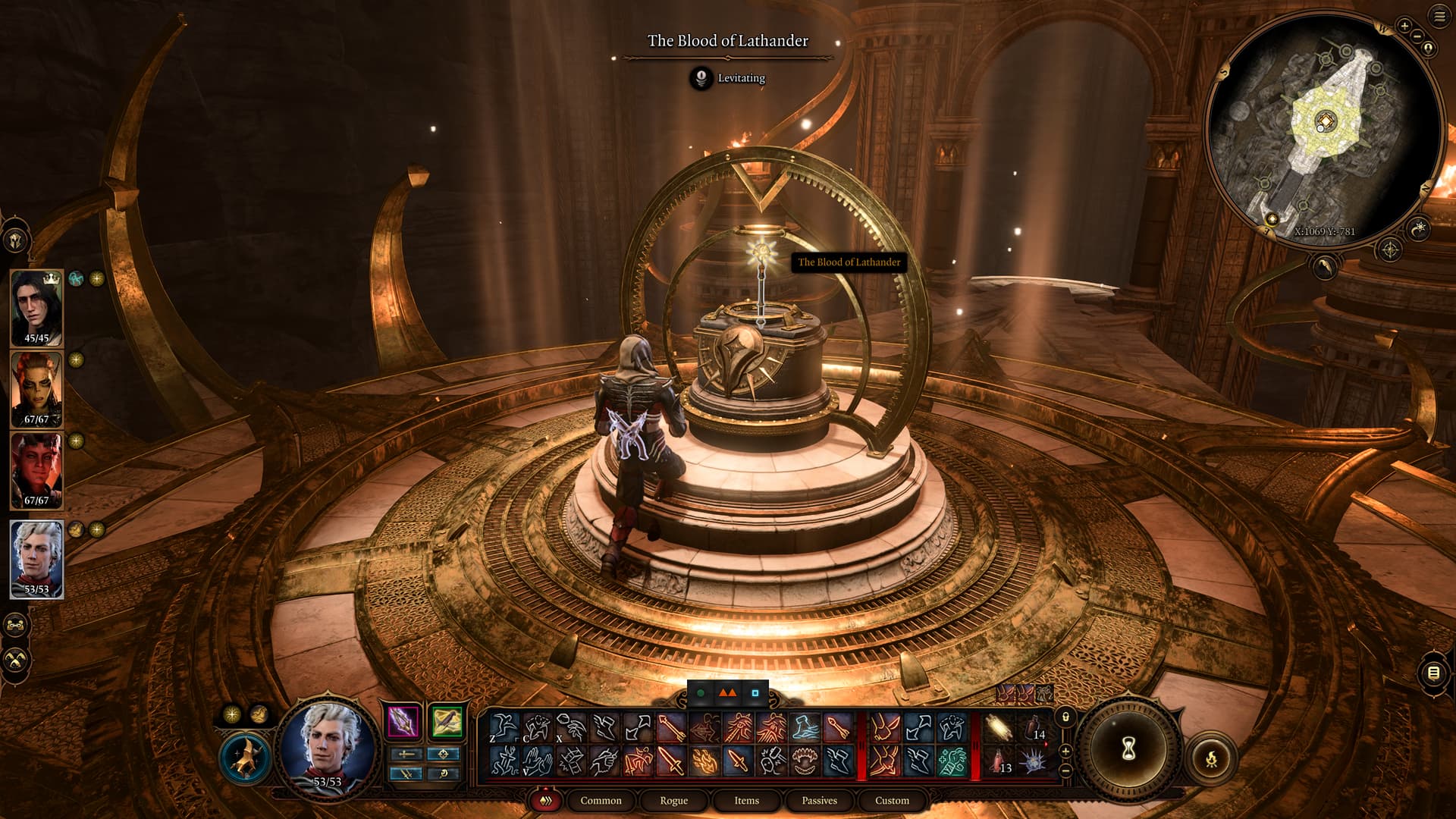Switch to the Common hotbar tab

pyautogui.click(x=601, y=800)
